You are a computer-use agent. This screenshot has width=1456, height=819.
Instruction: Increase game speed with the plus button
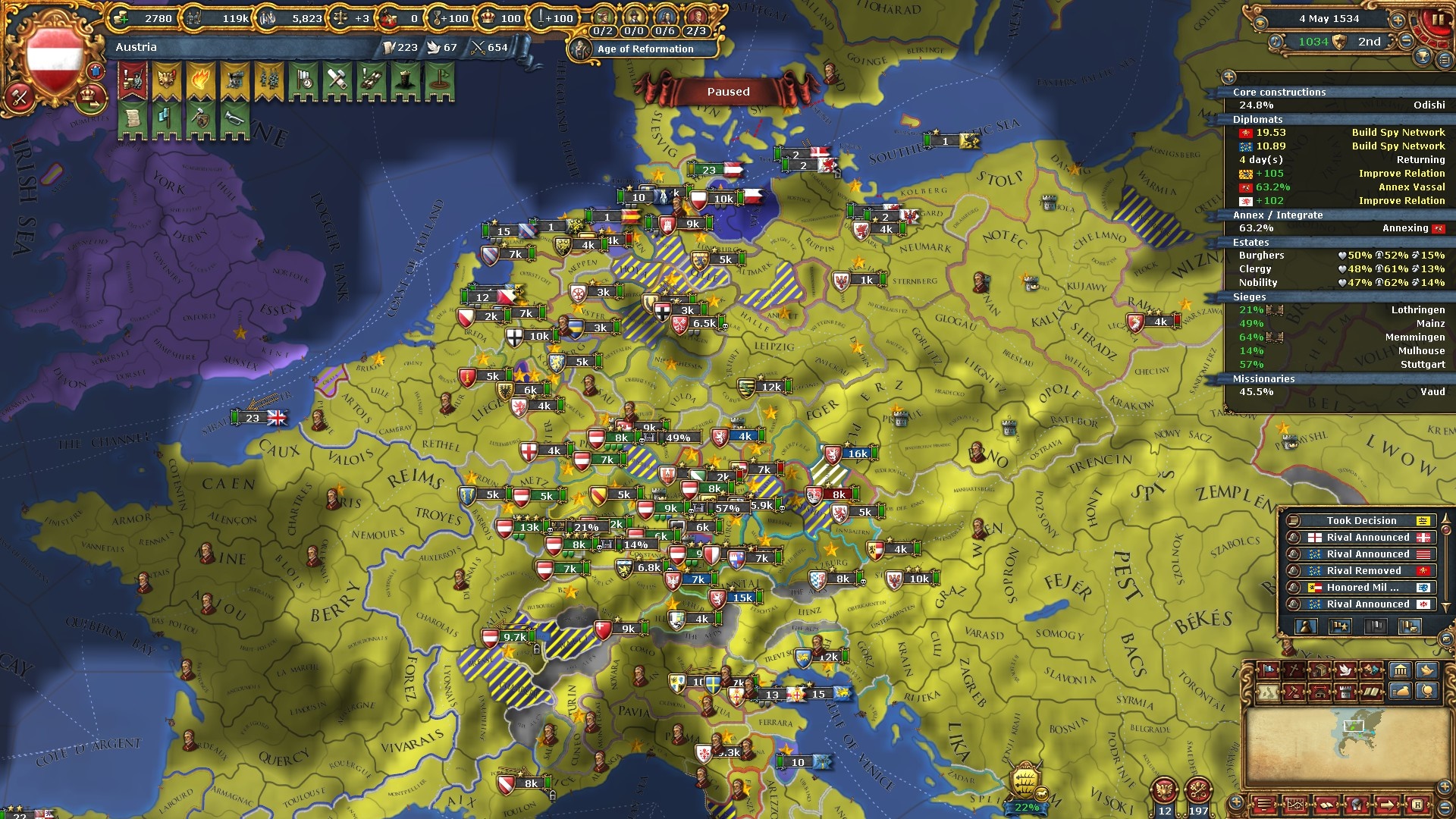tap(1397, 20)
